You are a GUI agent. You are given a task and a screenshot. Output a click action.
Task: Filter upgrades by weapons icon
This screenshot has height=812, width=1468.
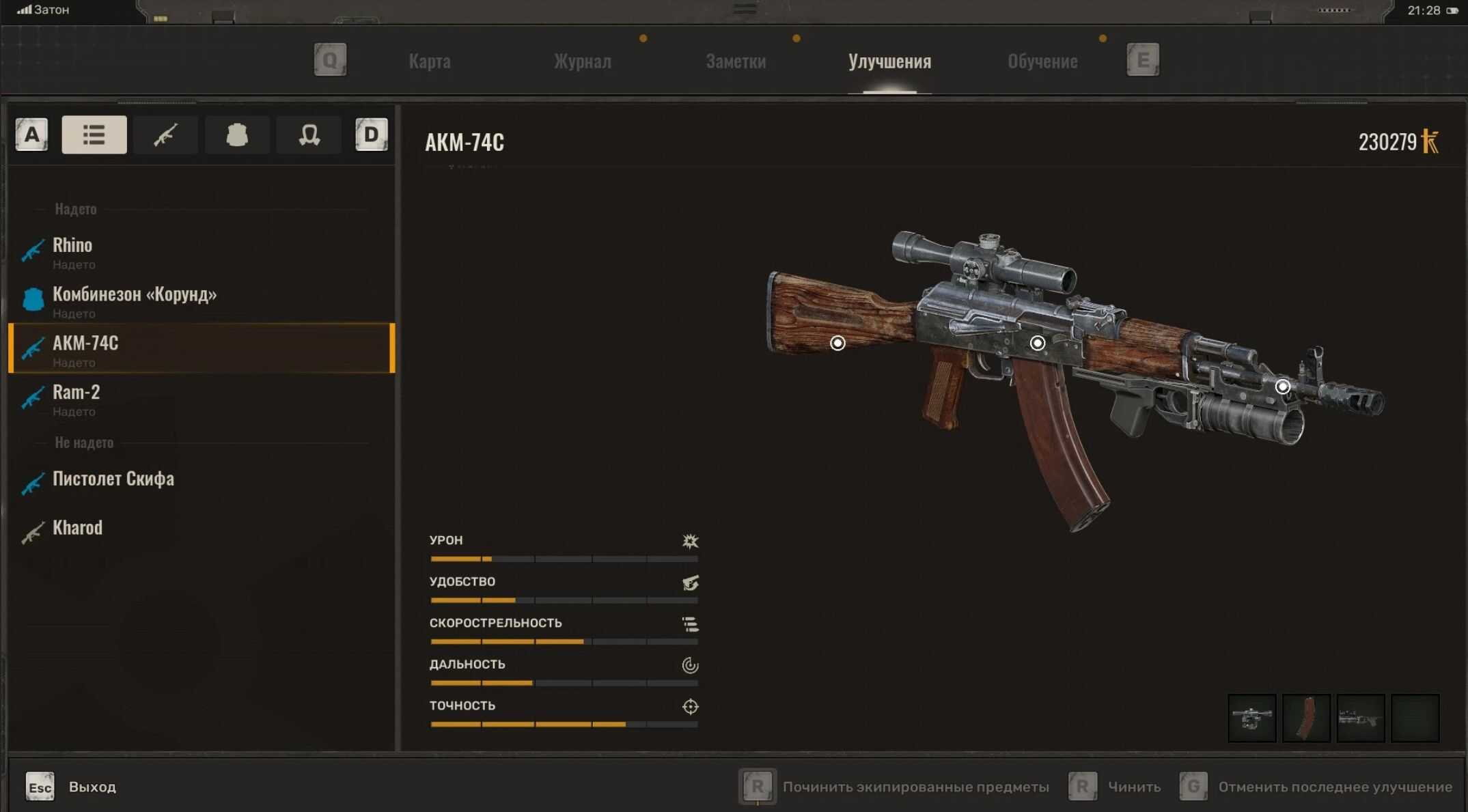point(165,135)
